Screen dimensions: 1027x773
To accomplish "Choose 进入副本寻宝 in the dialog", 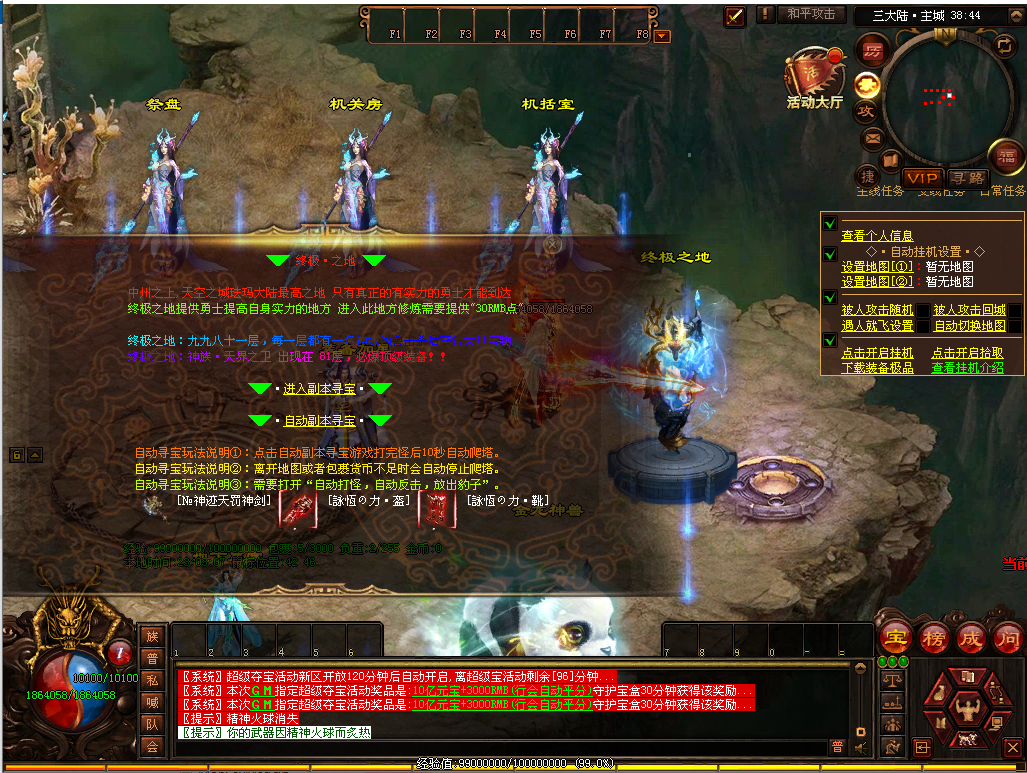I will coord(319,388).
